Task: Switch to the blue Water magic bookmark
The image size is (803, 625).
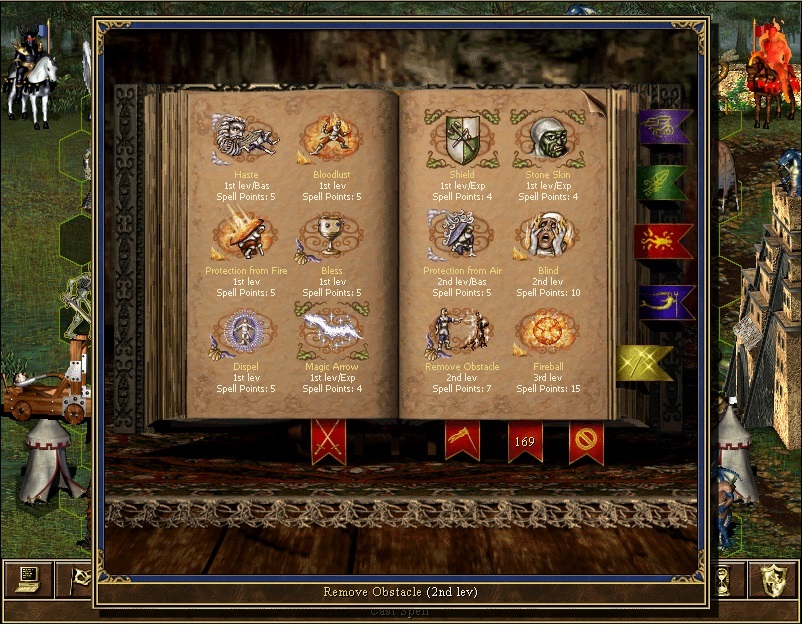Action: pos(664,300)
